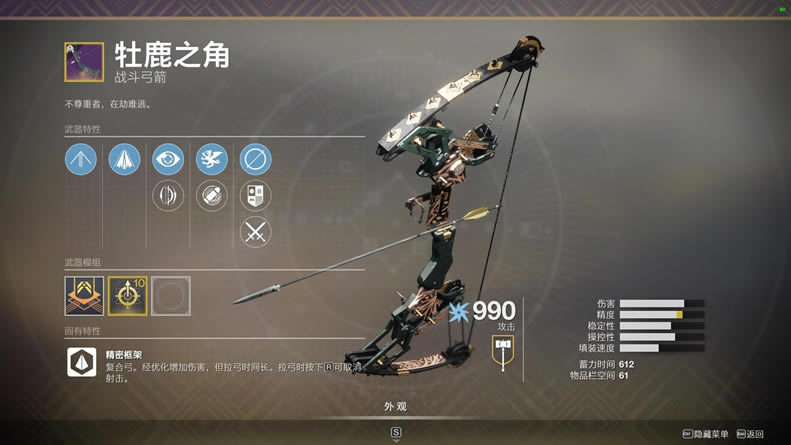Screen dimensions: 791x445
Task: Click the 牡鹿之角 weapon thumbnail icon
Action: (84, 62)
